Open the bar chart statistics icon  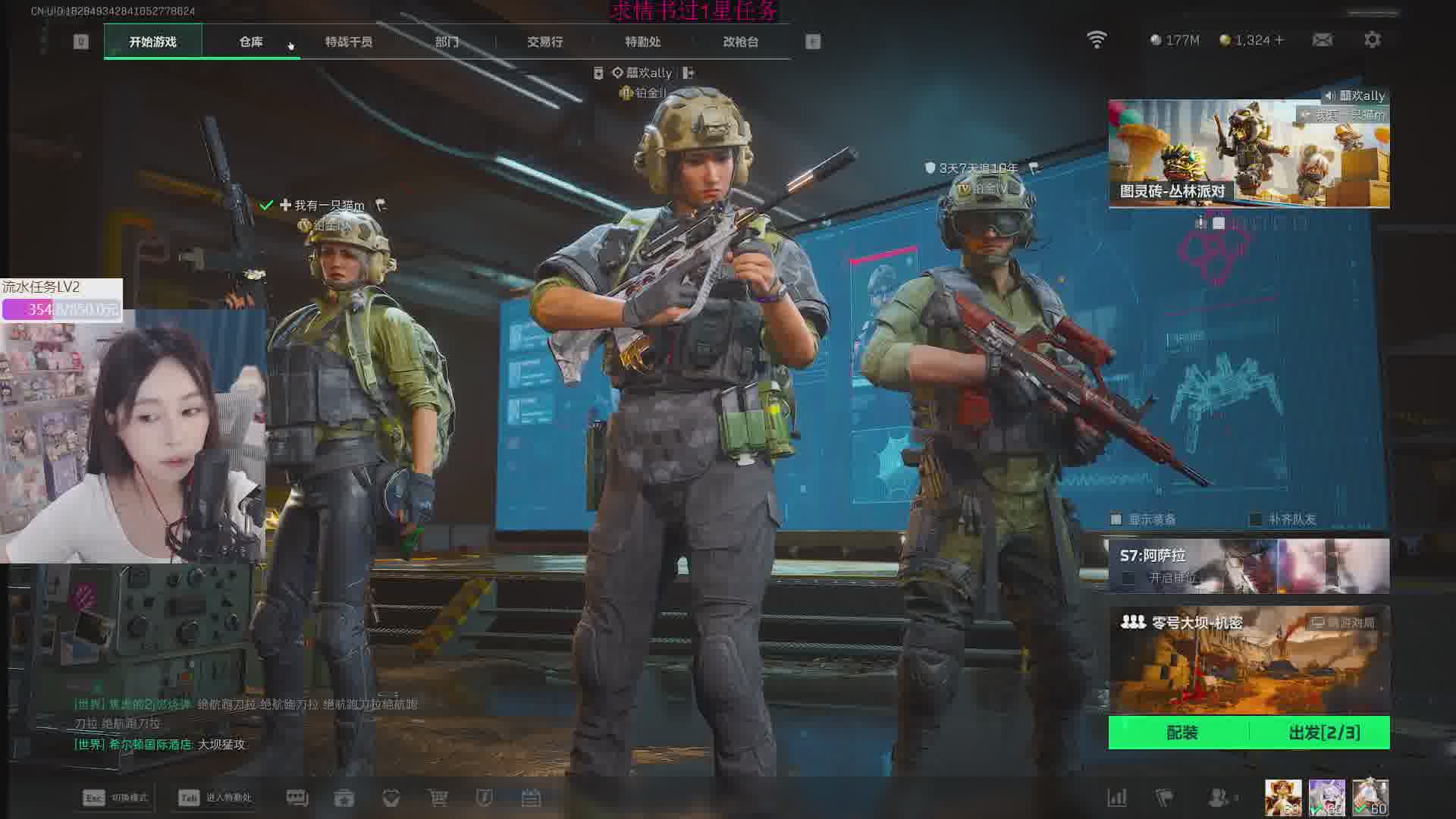(x=1116, y=798)
